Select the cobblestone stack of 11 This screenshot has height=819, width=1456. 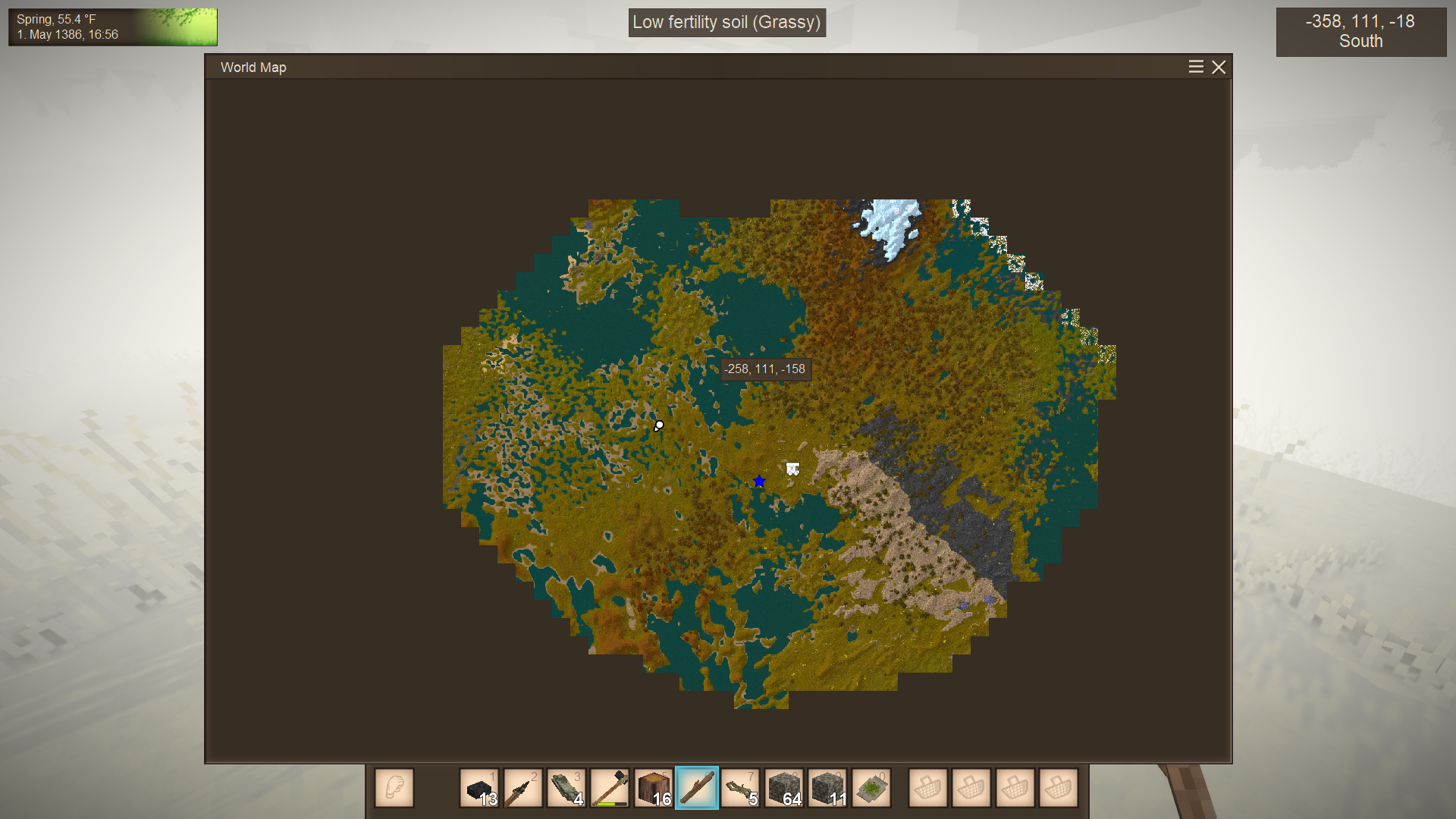click(827, 789)
